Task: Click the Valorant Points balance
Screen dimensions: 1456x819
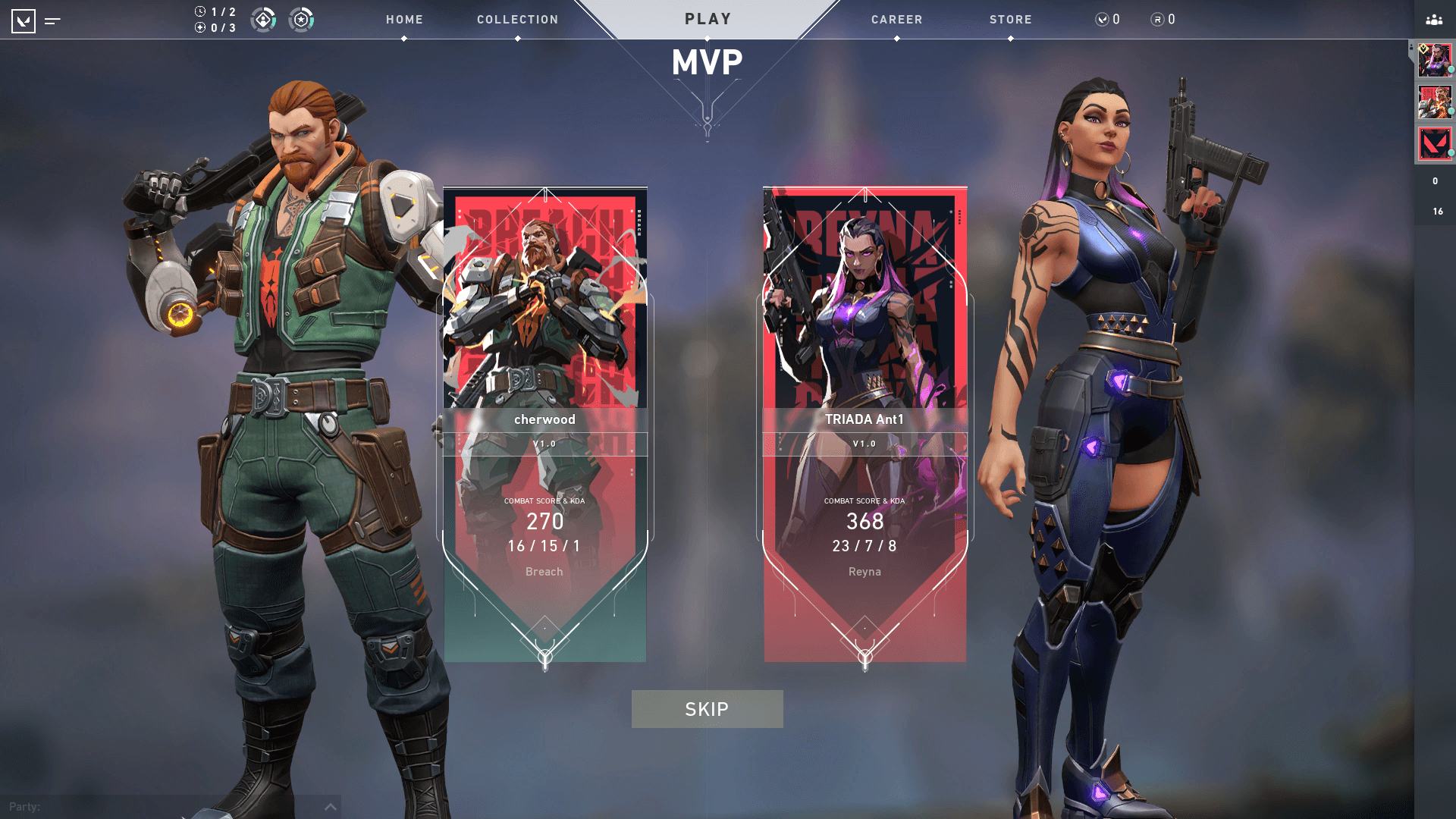Action: (1108, 20)
